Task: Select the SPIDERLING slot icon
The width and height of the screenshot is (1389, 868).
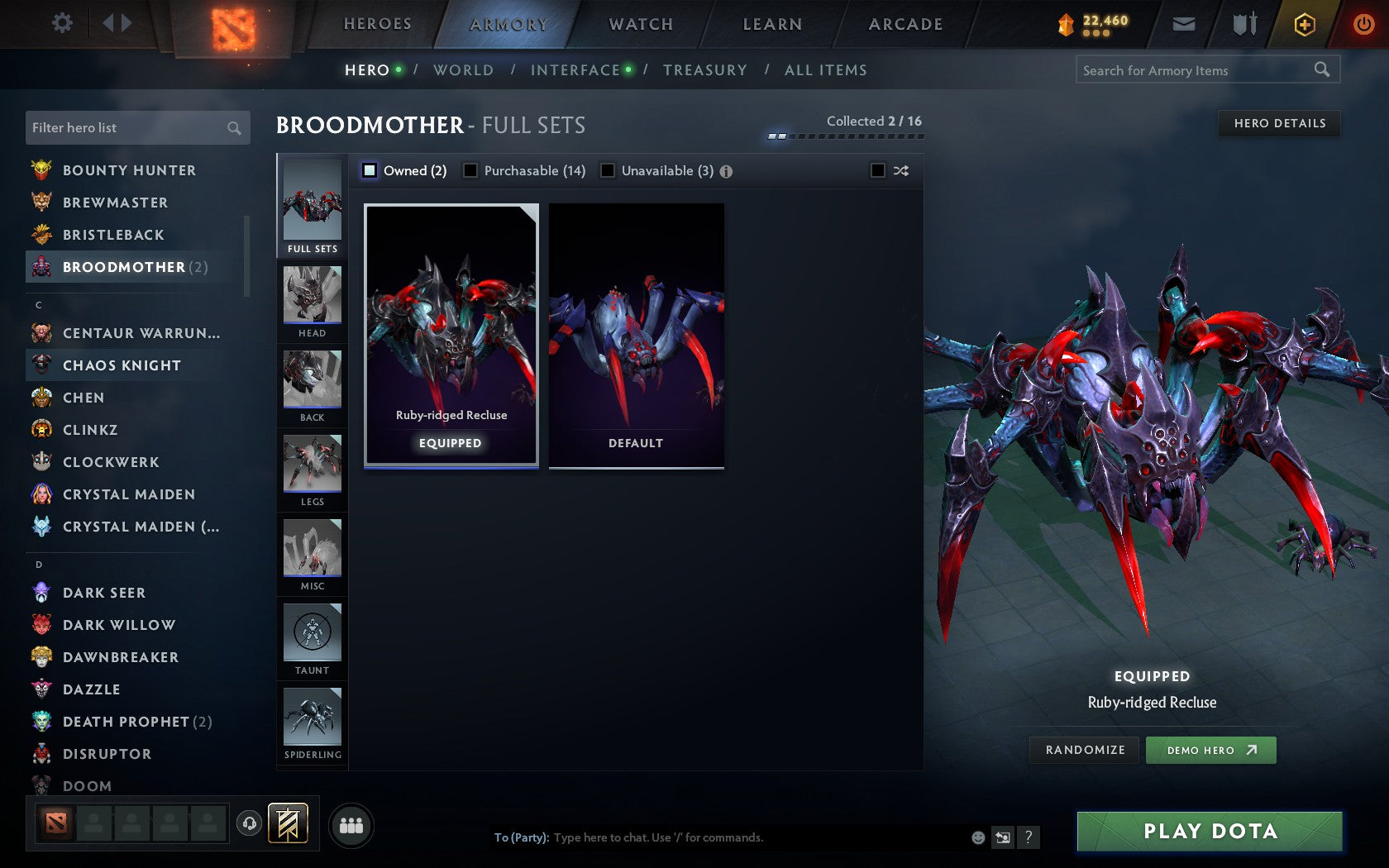Action: click(x=312, y=718)
